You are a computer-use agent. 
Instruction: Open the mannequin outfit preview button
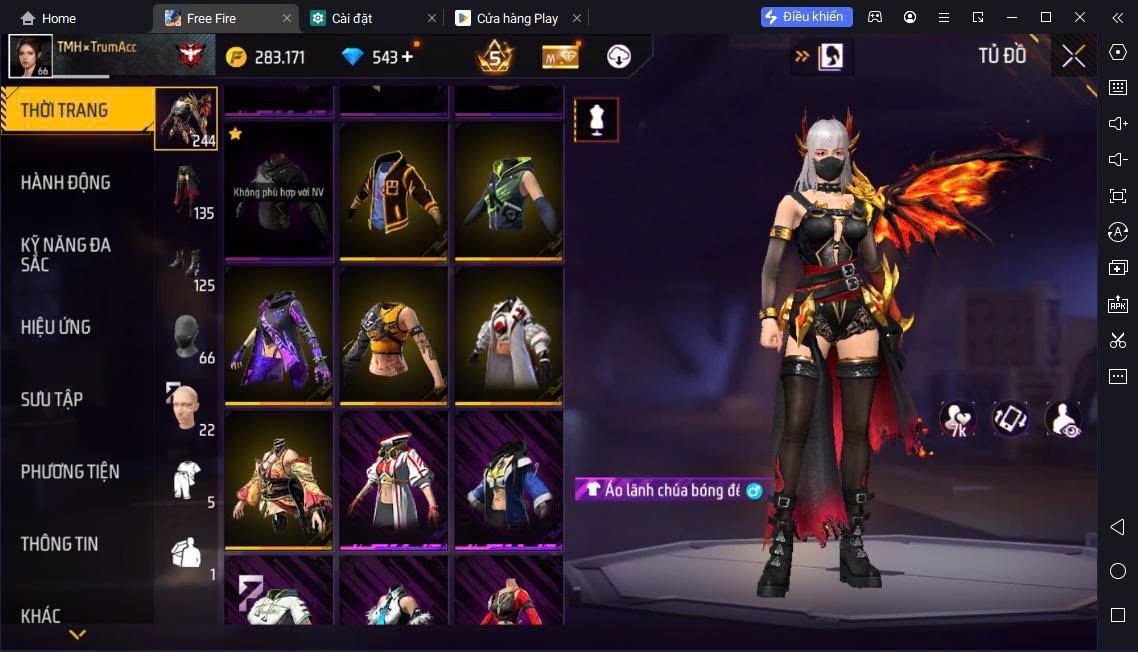coord(596,120)
